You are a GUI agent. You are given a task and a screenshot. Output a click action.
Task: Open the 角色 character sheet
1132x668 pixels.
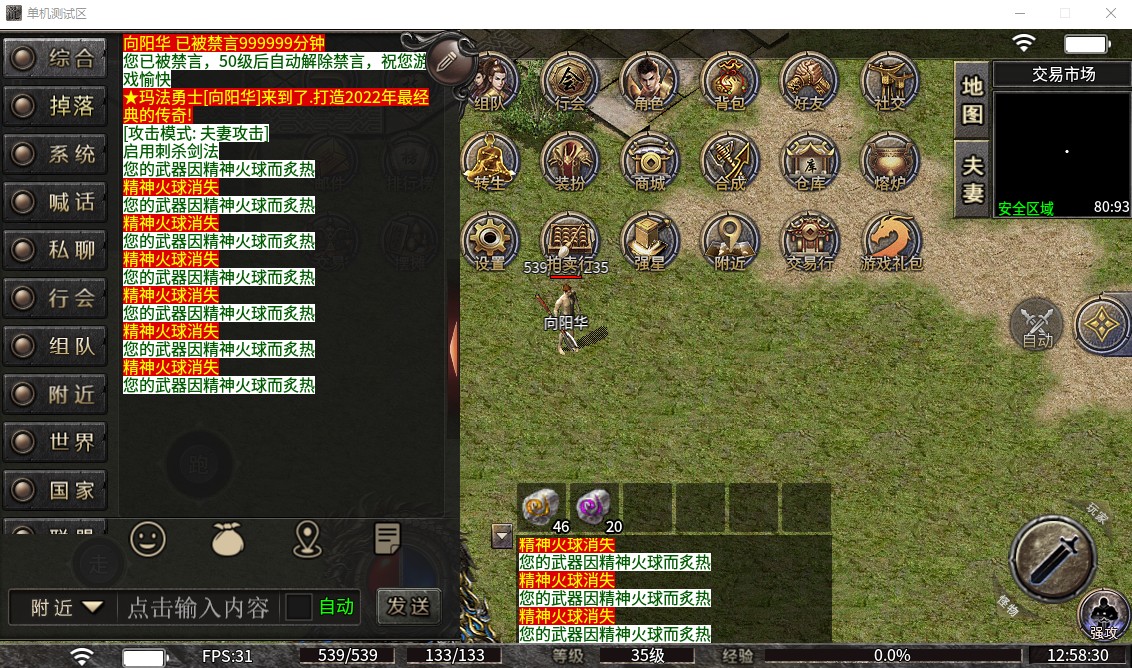click(650, 80)
